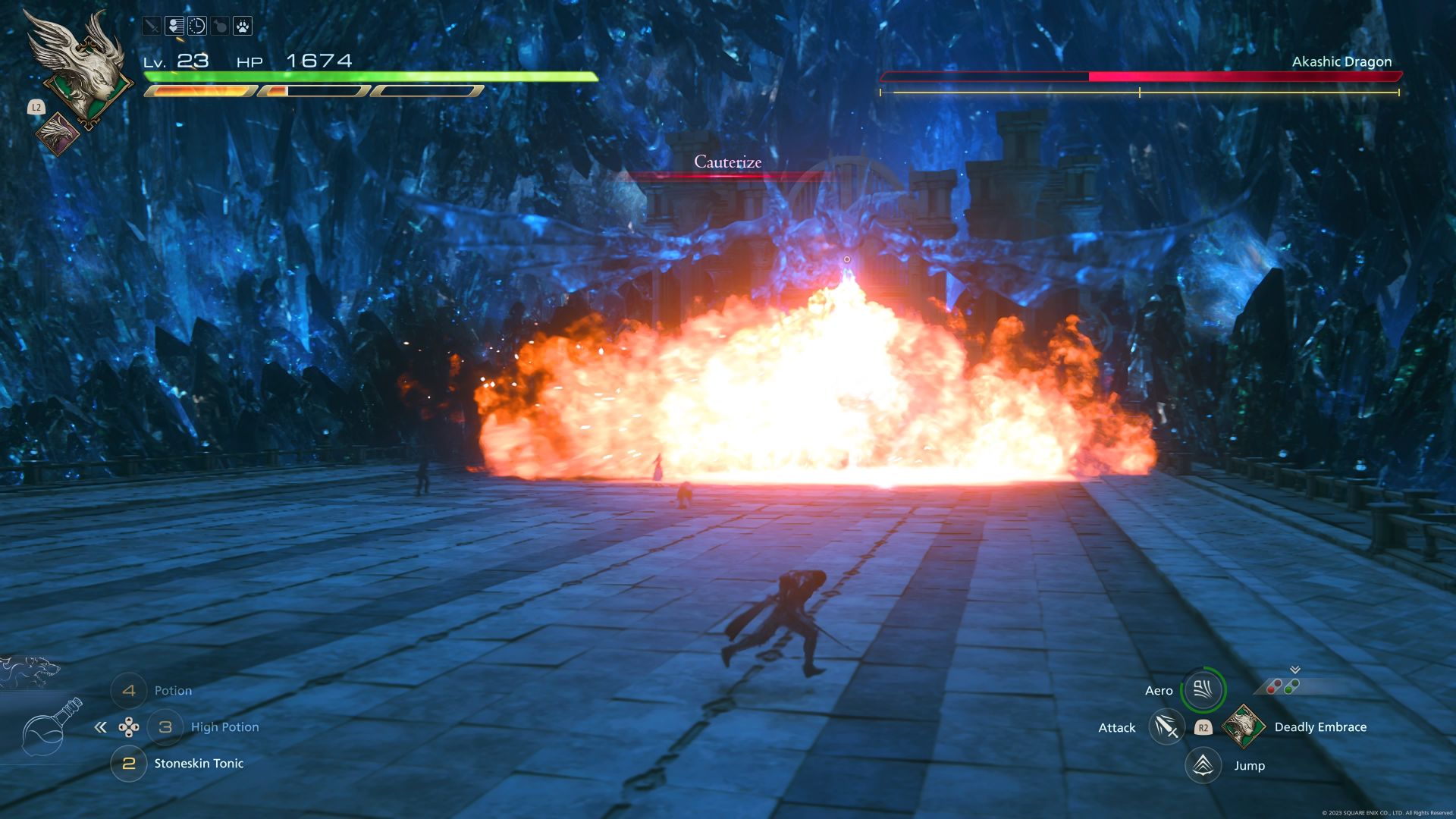Image resolution: width=1456 pixels, height=819 pixels.
Task: Select the clock status icon in the top-left
Action: point(197,26)
